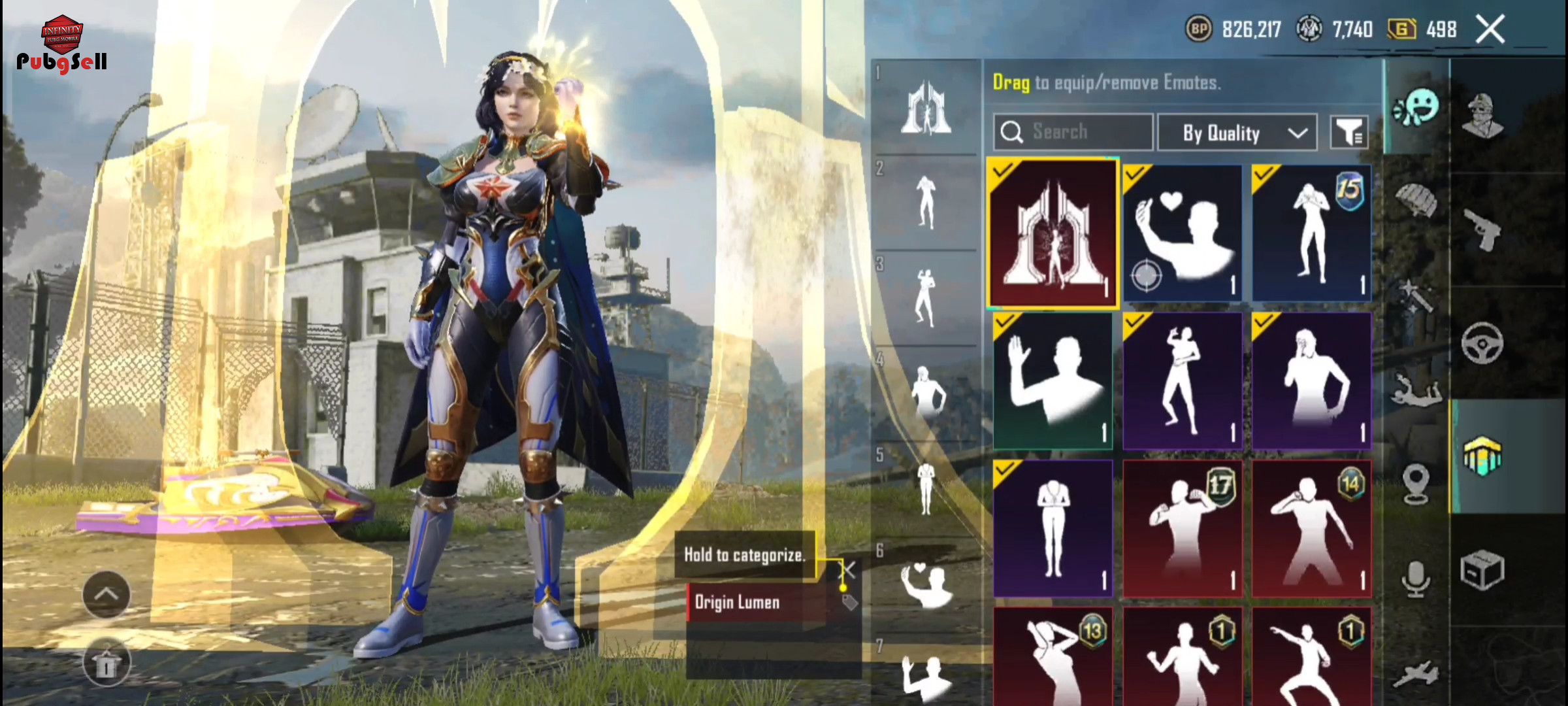
Task: Click the emote Search field
Action: pyautogui.click(x=1073, y=132)
